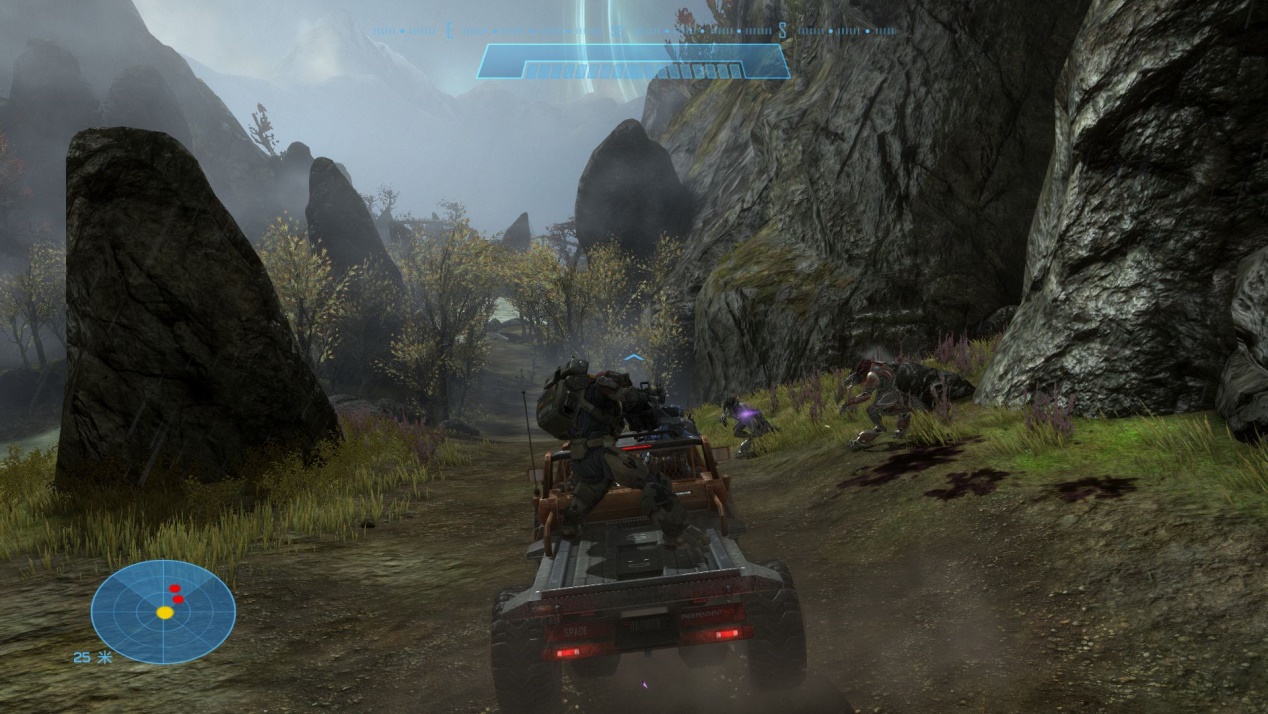
Task: Click the circular motion tracker radar
Action: (x=163, y=611)
